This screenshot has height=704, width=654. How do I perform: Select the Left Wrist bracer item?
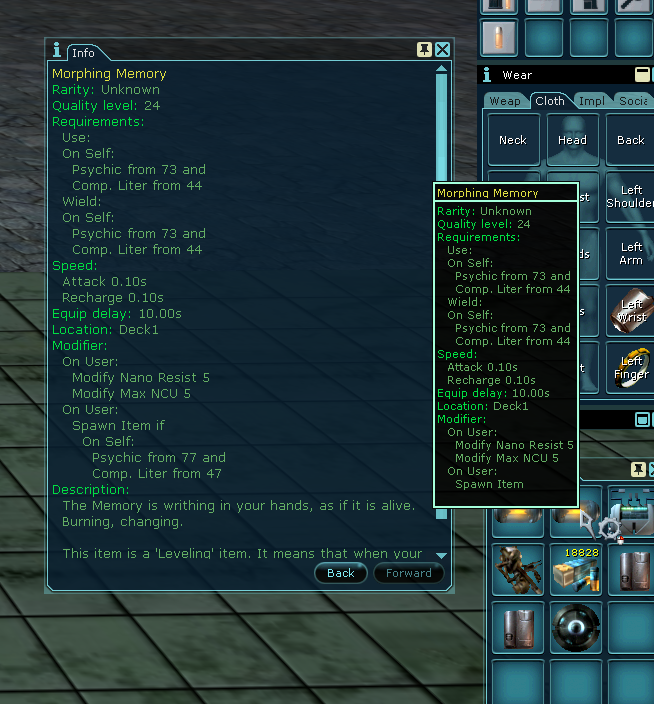(x=630, y=311)
